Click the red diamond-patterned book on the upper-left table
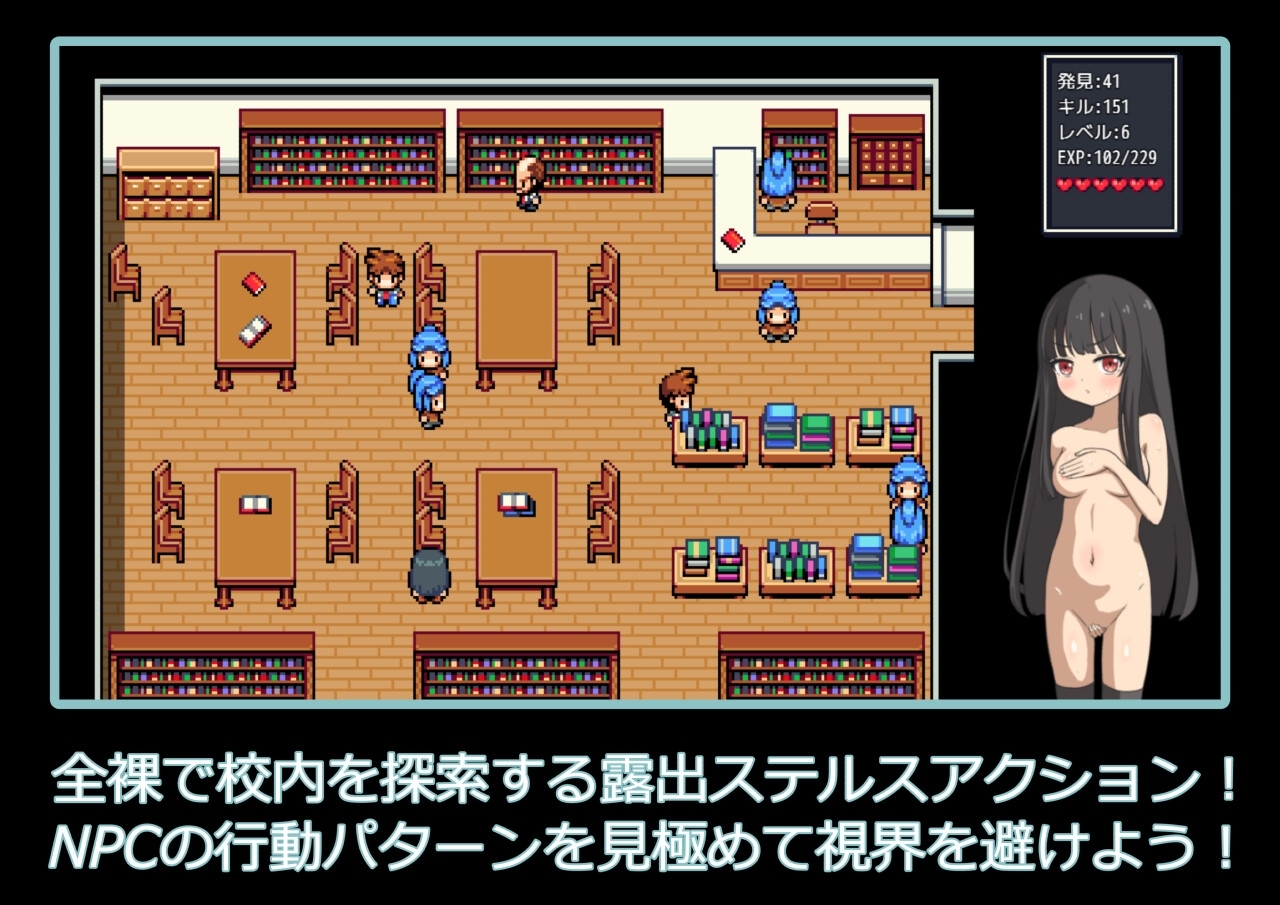 (254, 285)
